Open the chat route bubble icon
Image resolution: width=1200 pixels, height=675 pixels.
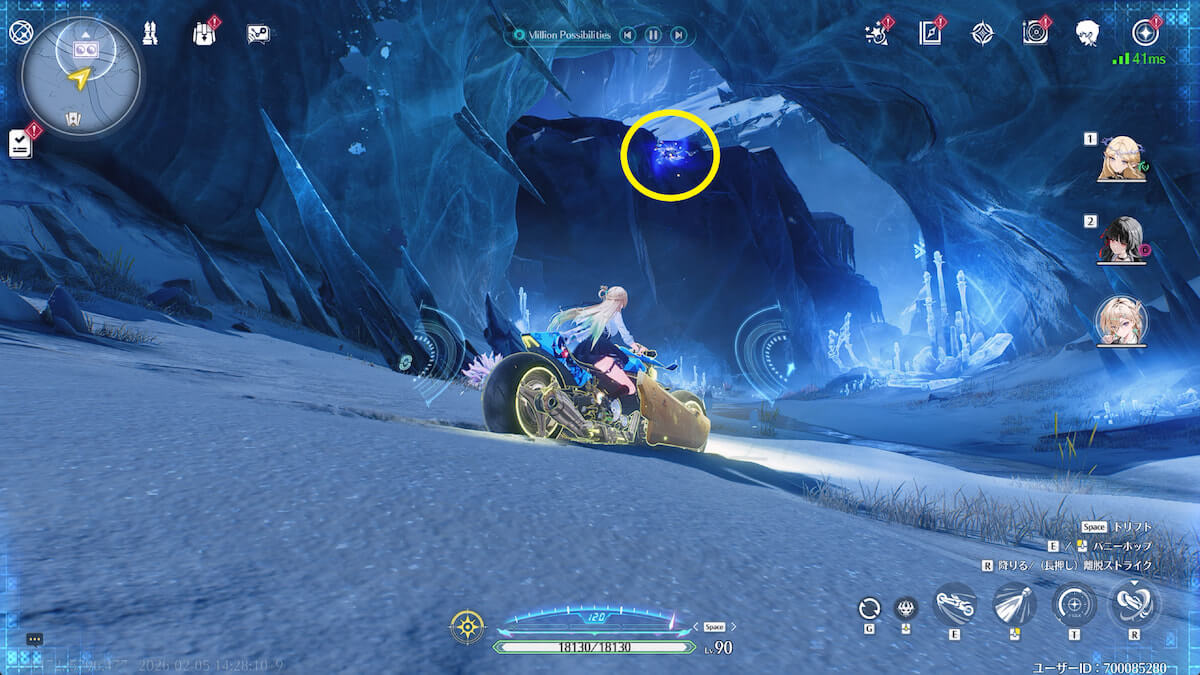(x=258, y=34)
